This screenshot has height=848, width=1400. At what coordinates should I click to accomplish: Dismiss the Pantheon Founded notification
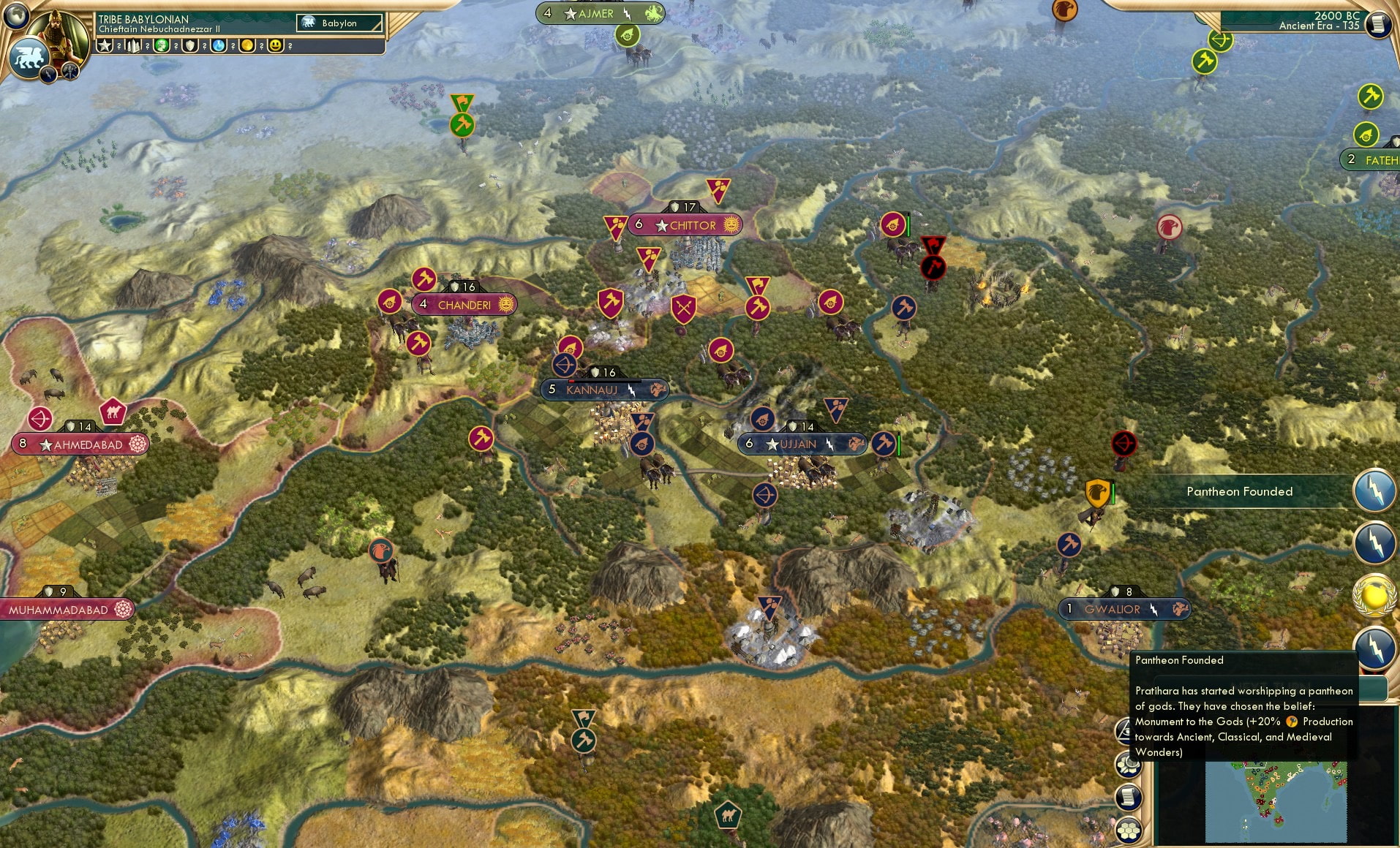pyautogui.click(x=1239, y=491)
